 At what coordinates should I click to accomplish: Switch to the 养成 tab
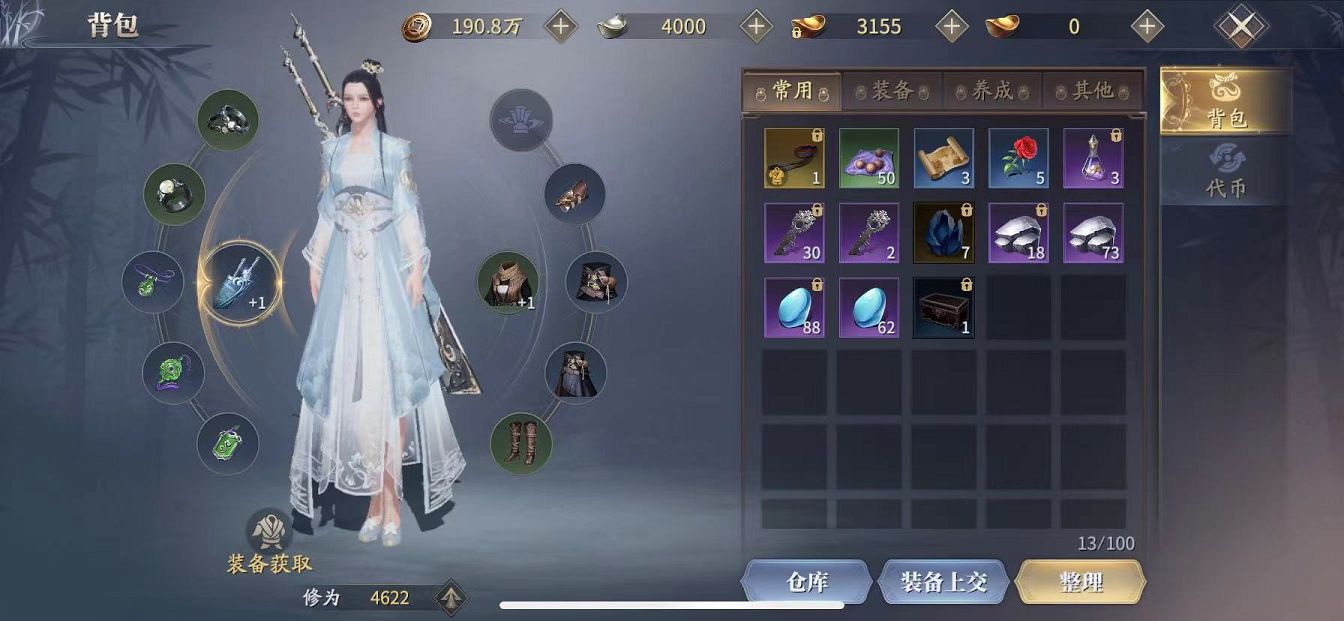click(x=992, y=91)
